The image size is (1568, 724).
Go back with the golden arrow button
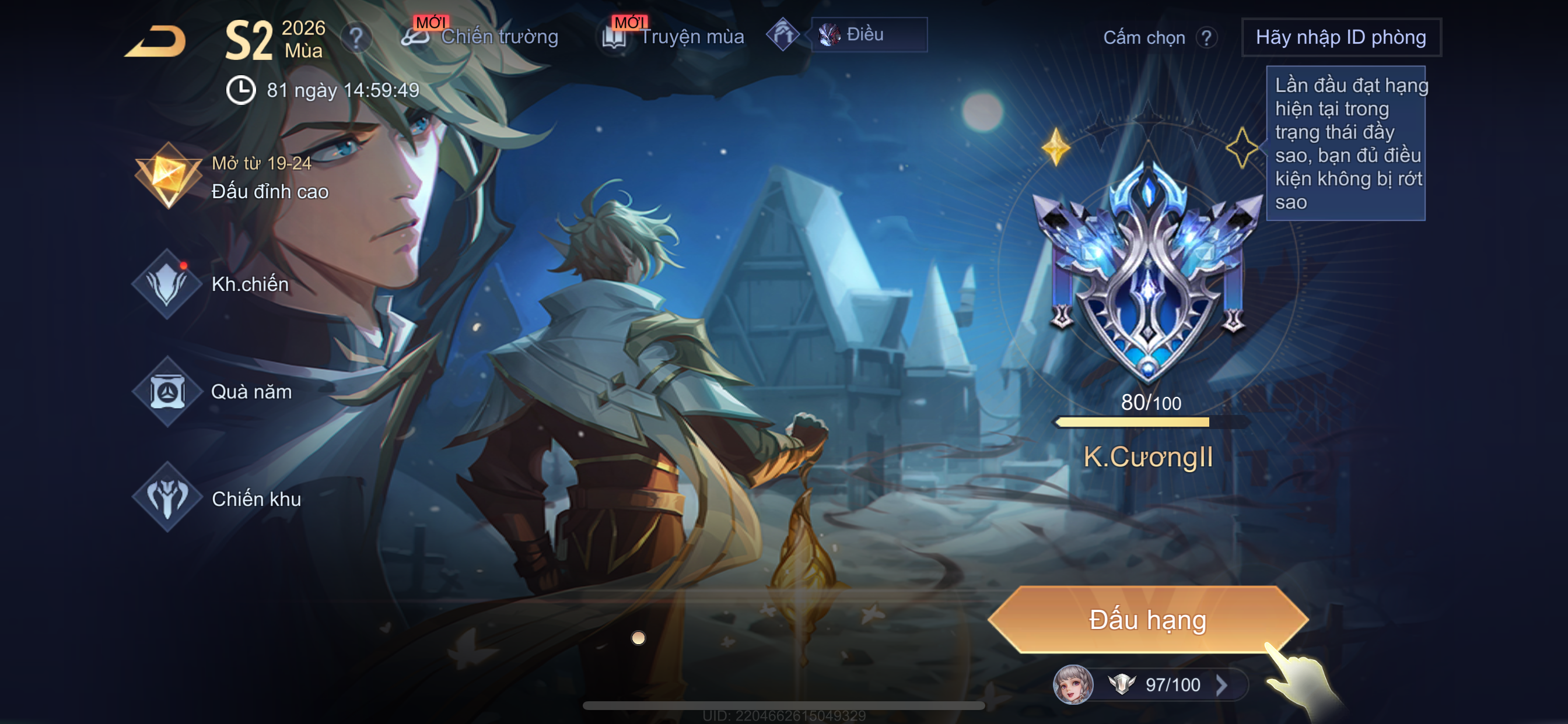(156, 41)
